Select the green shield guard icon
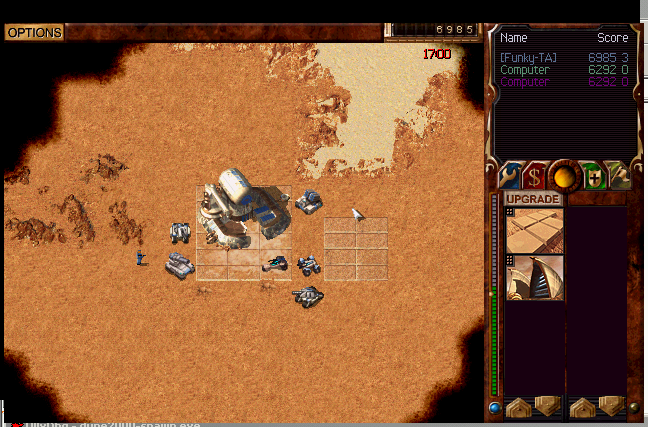648x427 pixels. 594,176
